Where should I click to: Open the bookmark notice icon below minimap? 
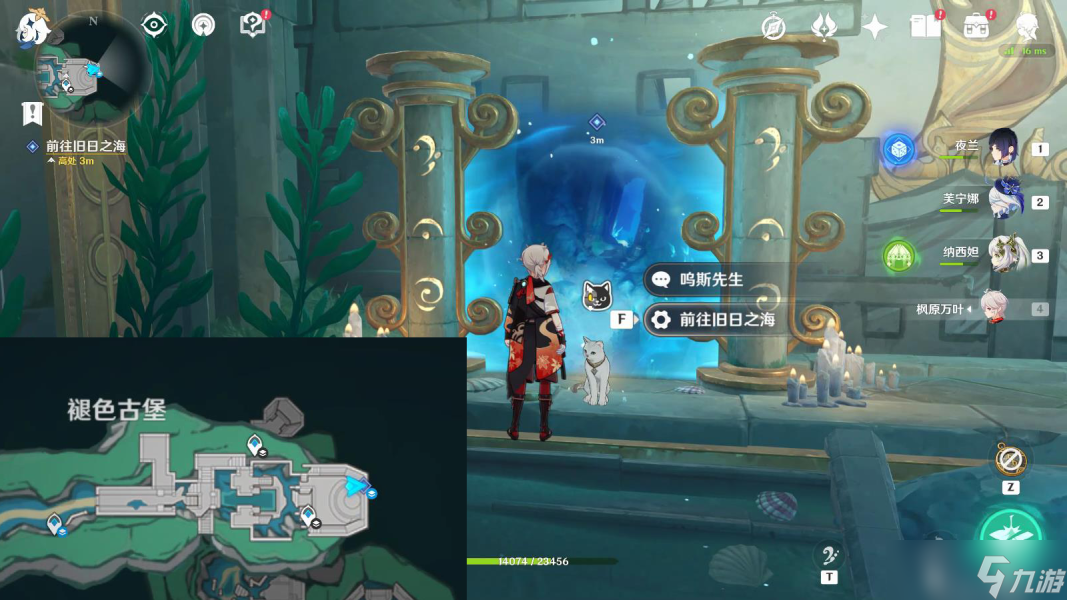[33, 112]
